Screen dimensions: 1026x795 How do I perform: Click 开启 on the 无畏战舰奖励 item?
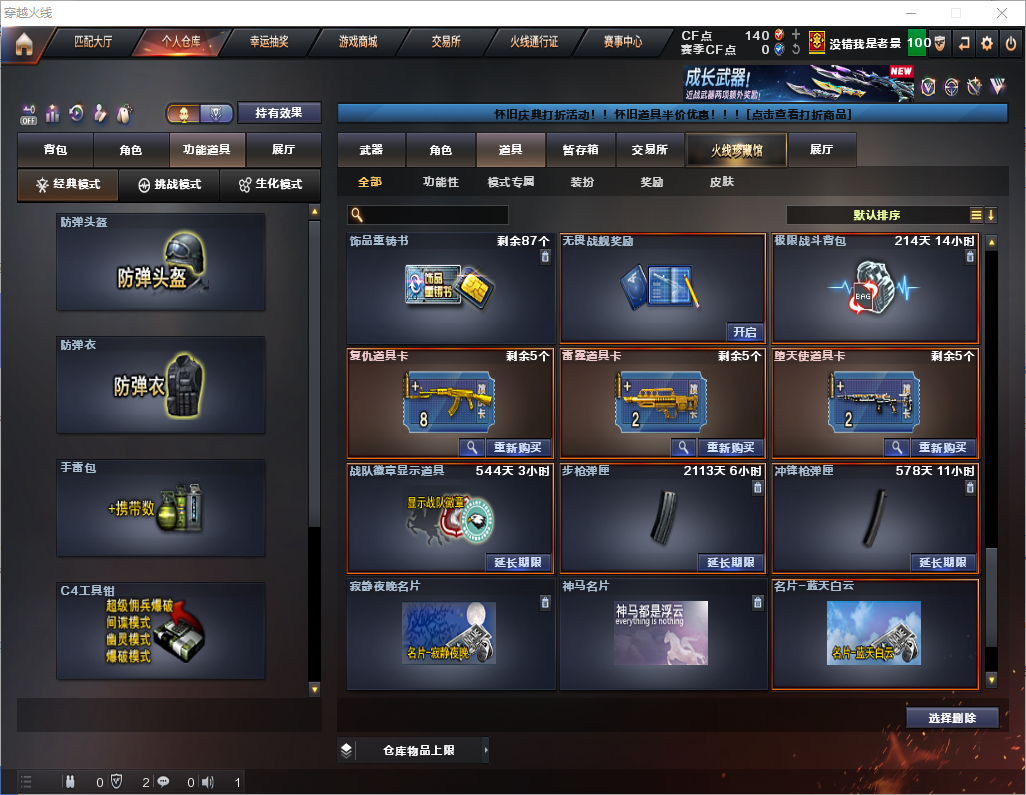(745, 332)
